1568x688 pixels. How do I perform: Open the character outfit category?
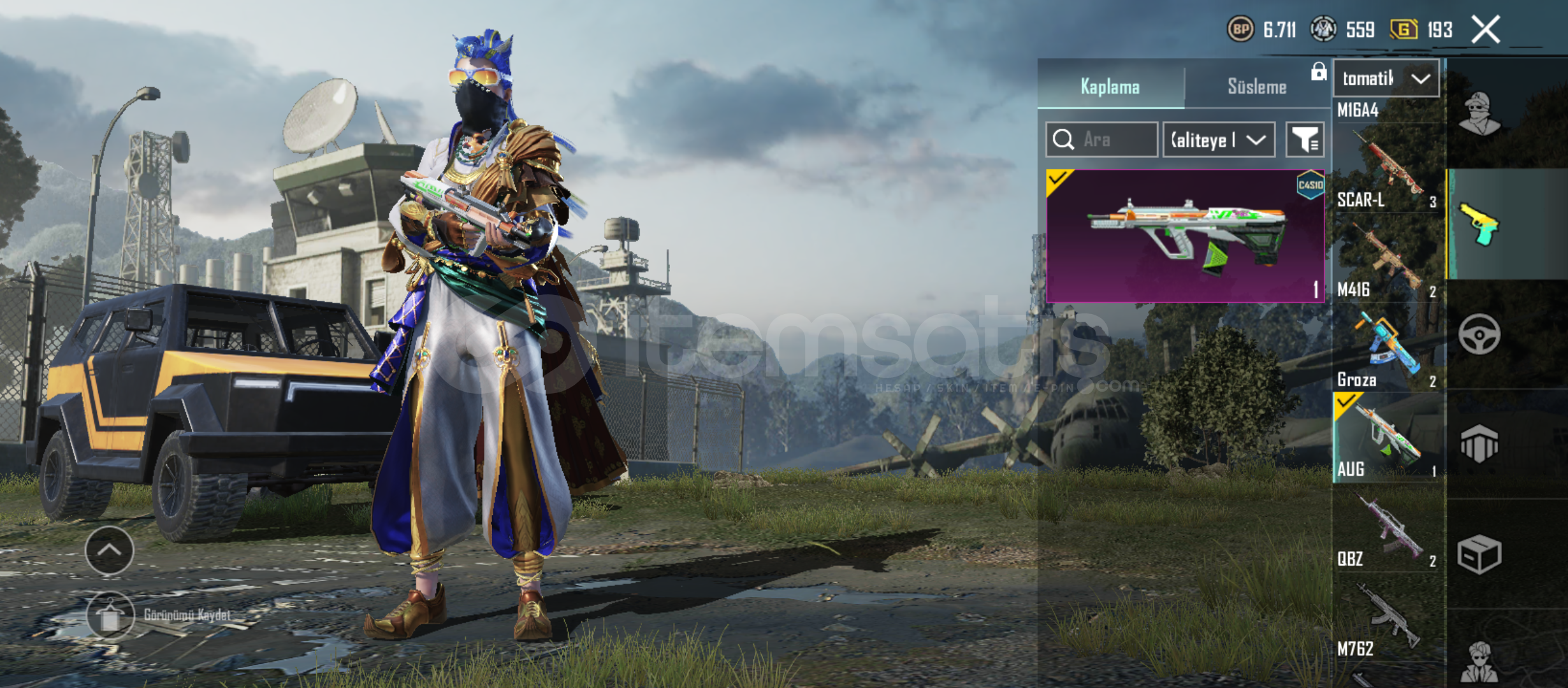(x=1479, y=115)
